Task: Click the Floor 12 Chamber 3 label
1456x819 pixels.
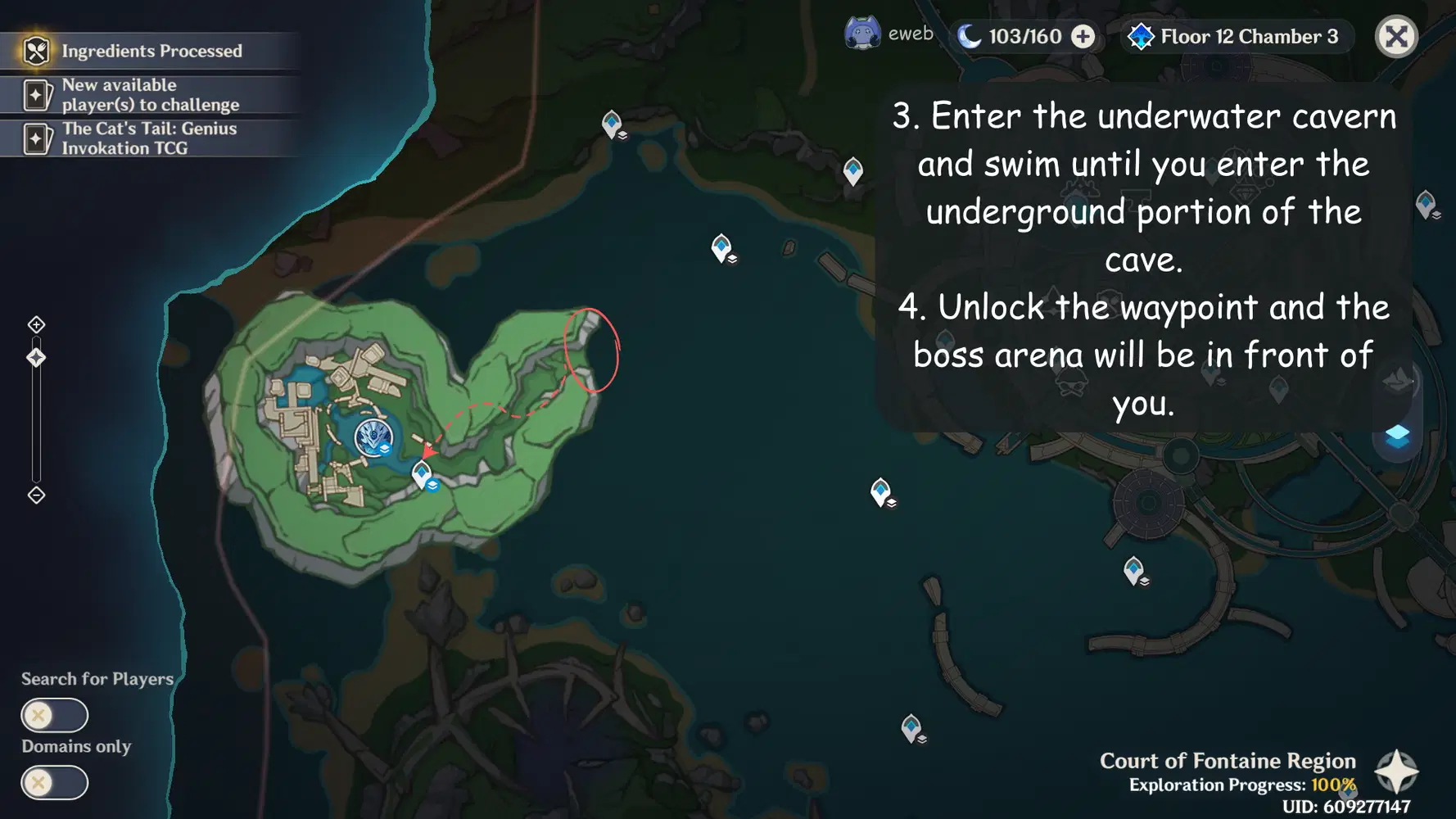Action: 1247,36
